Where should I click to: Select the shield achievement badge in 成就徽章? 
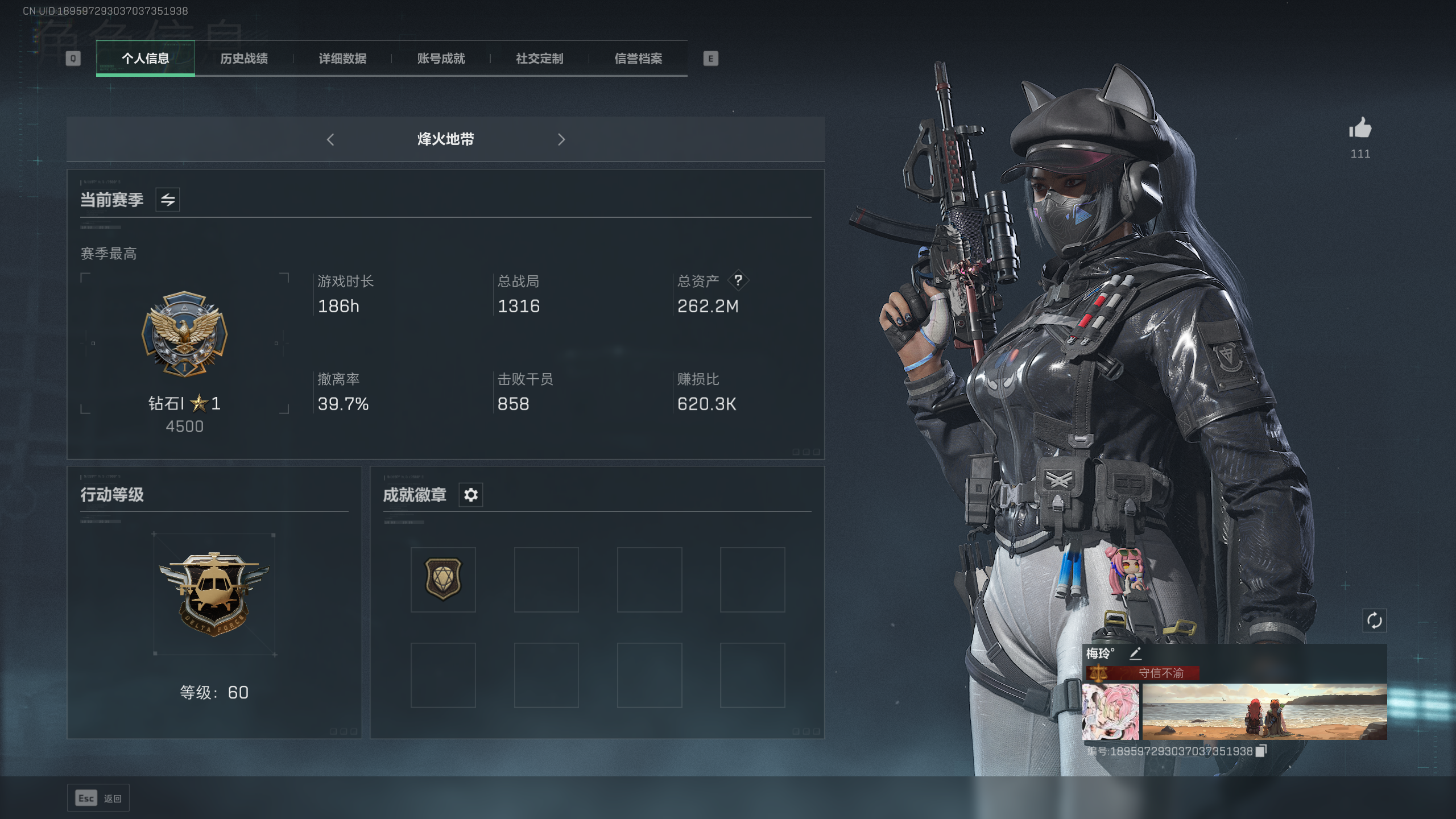click(x=442, y=579)
